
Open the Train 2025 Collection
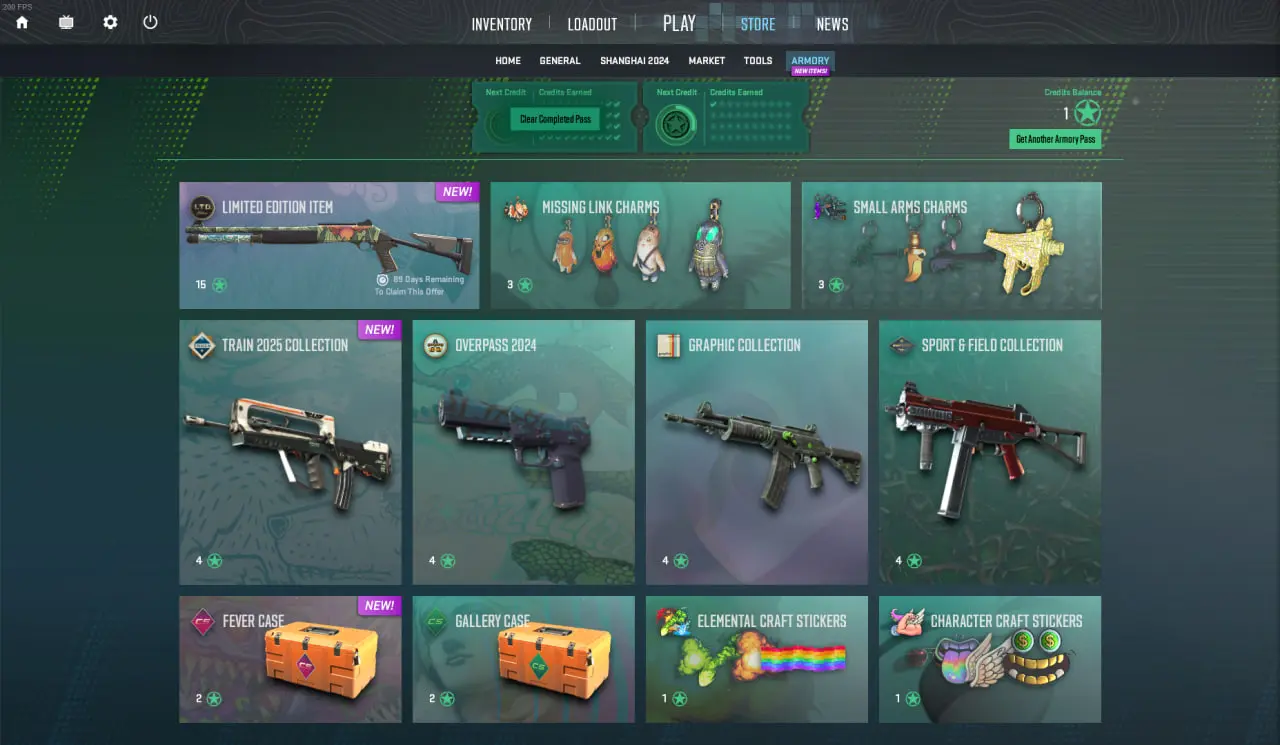pyautogui.click(x=290, y=452)
